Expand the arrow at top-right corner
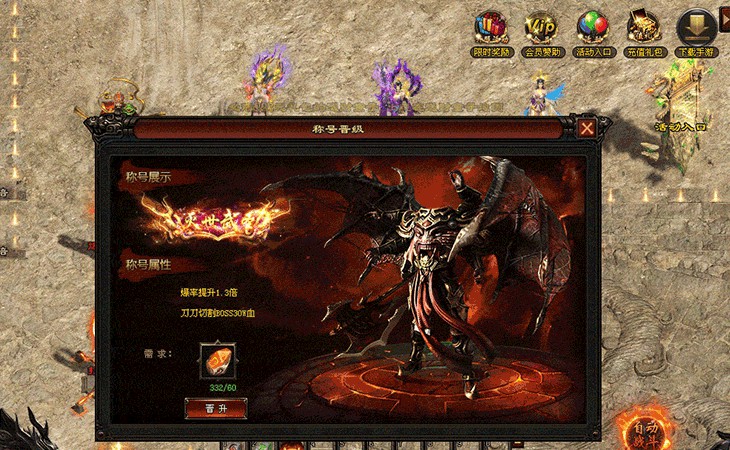730x450 pixels. coord(725,16)
